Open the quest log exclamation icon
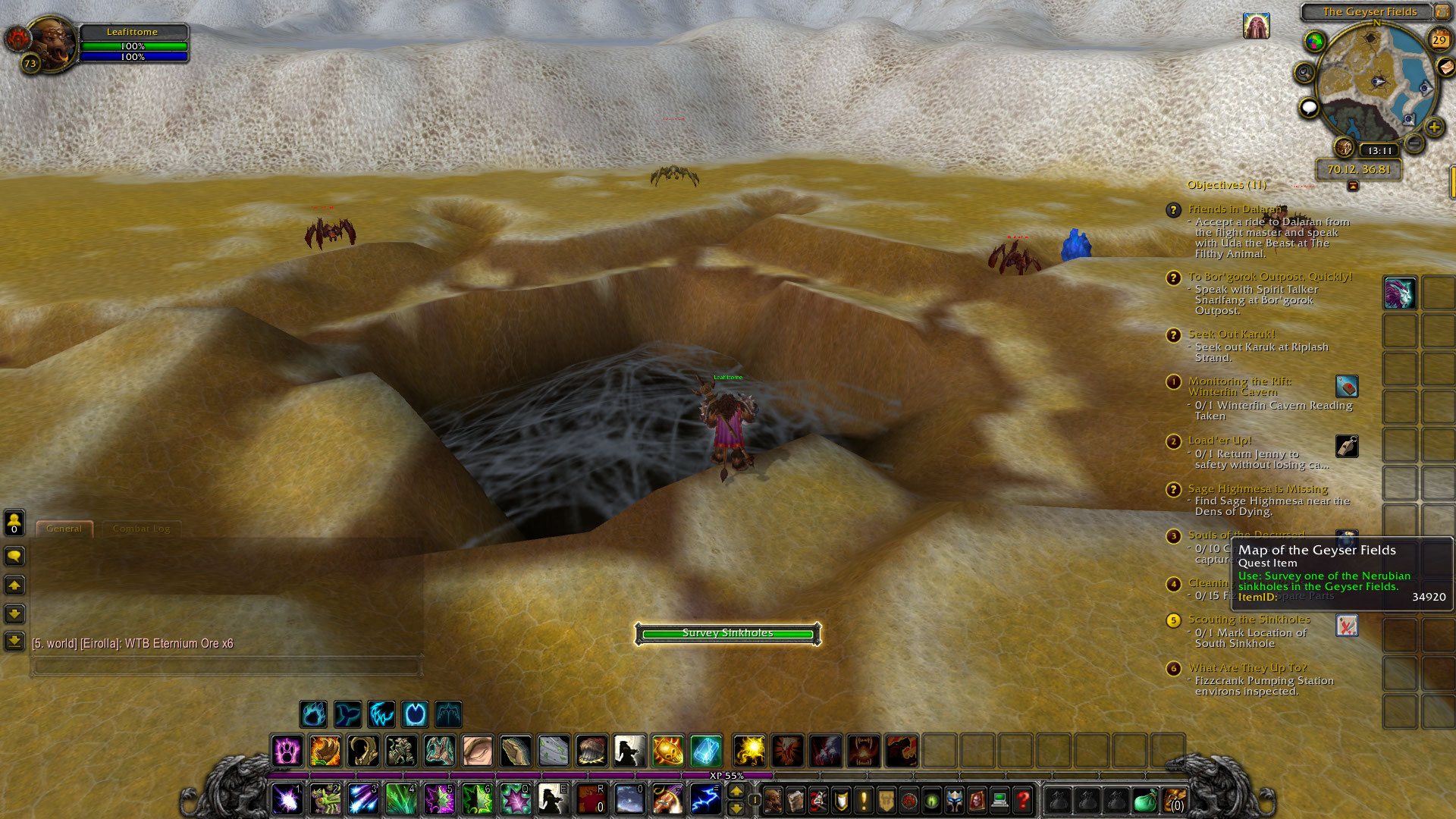Viewport: 1456px width, 819px height. pyautogui.click(x=862, y=800)
